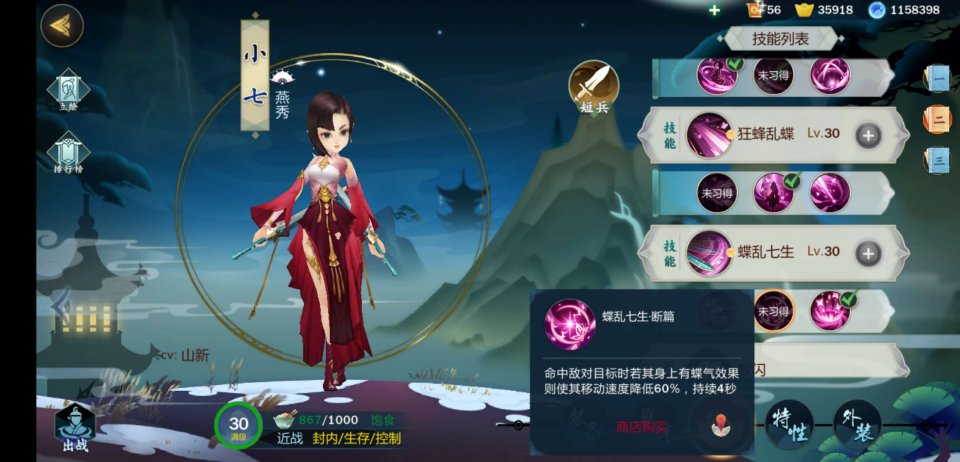Switch to skill preset tab 一
960x462 pixels.
[x=938, y=78]
